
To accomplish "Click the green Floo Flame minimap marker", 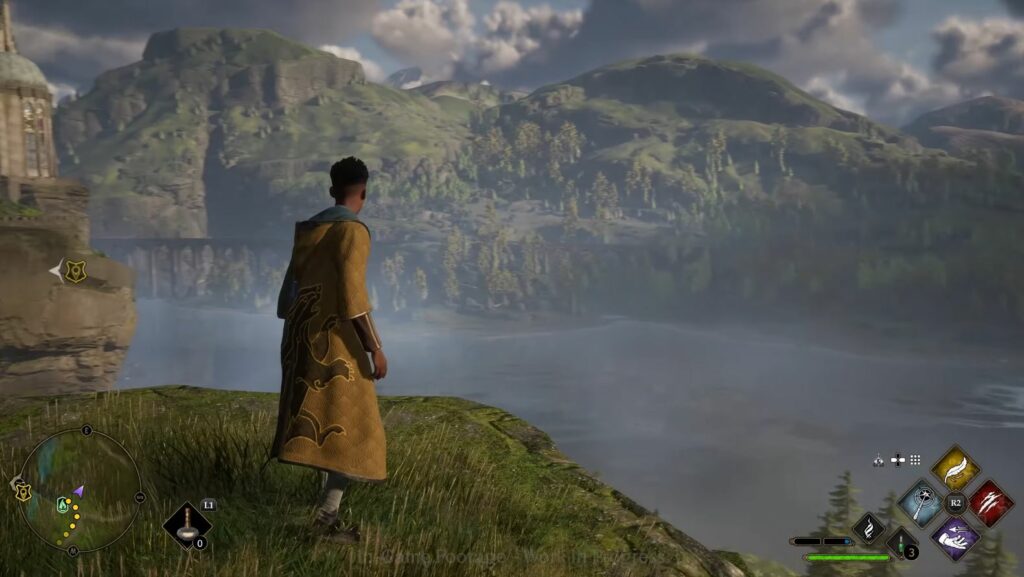I will [x=64, y=504].
